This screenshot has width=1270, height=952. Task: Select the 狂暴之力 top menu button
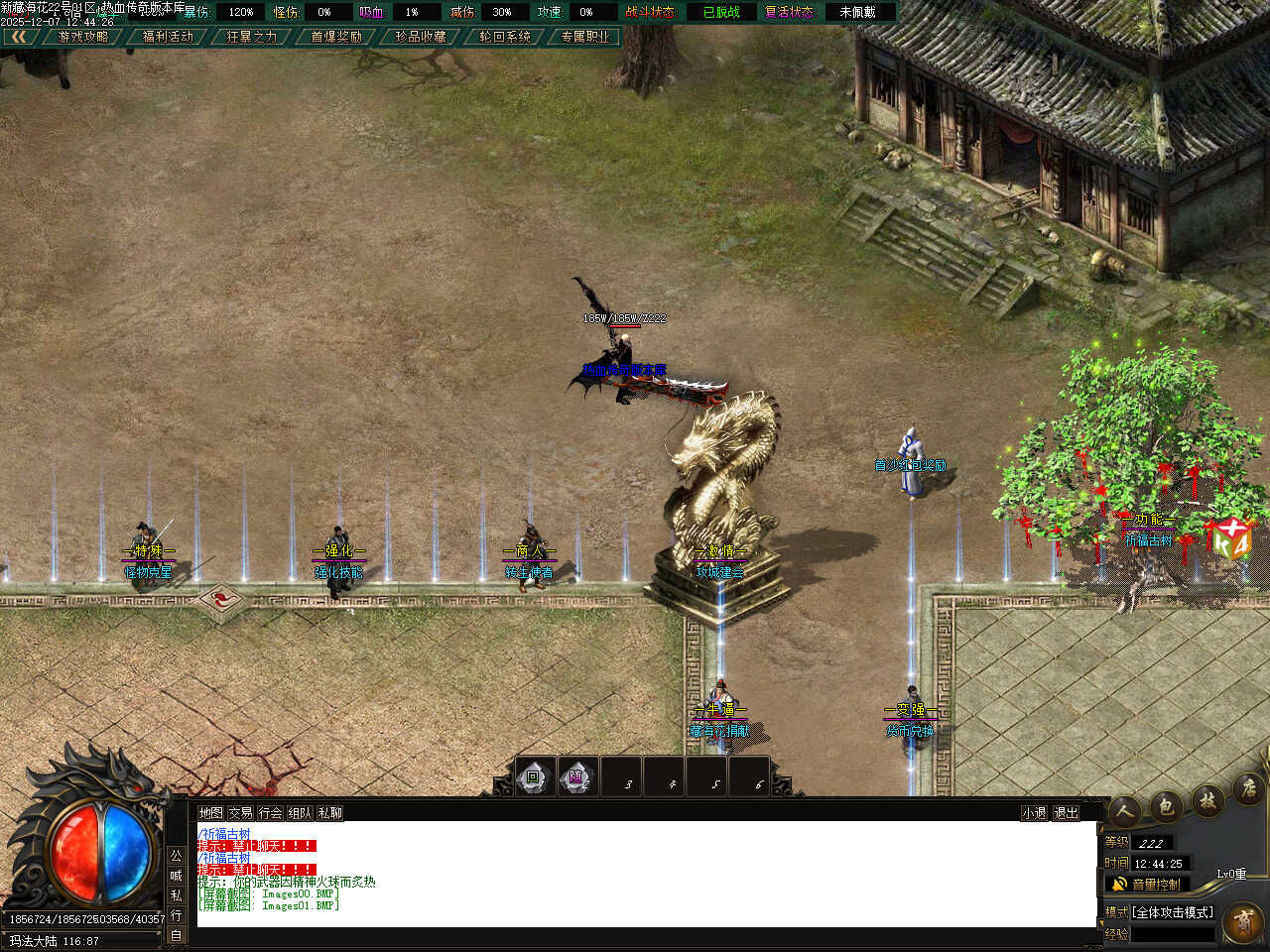[252, 37]
